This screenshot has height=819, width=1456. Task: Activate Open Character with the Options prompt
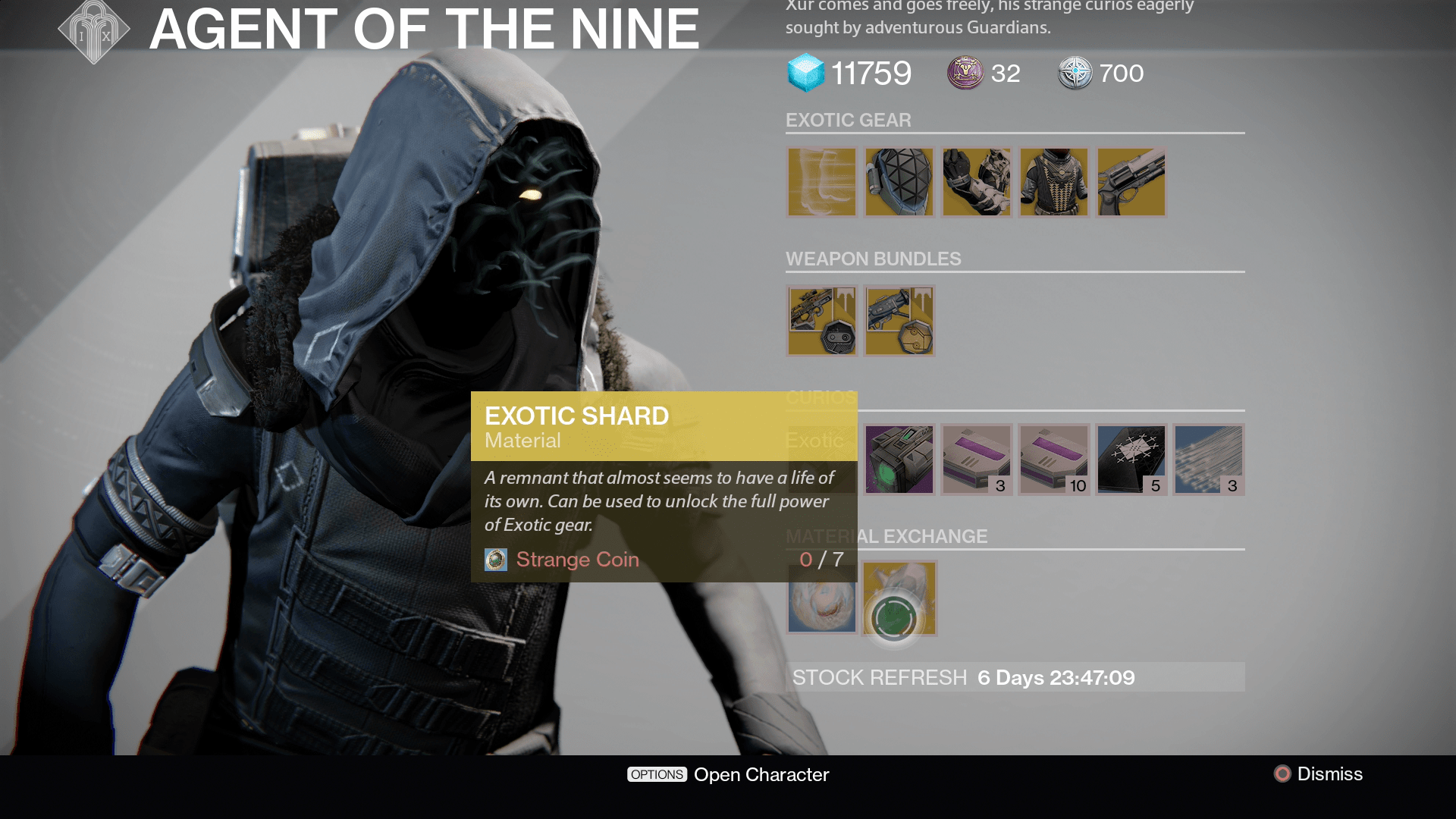pos(726,774)
